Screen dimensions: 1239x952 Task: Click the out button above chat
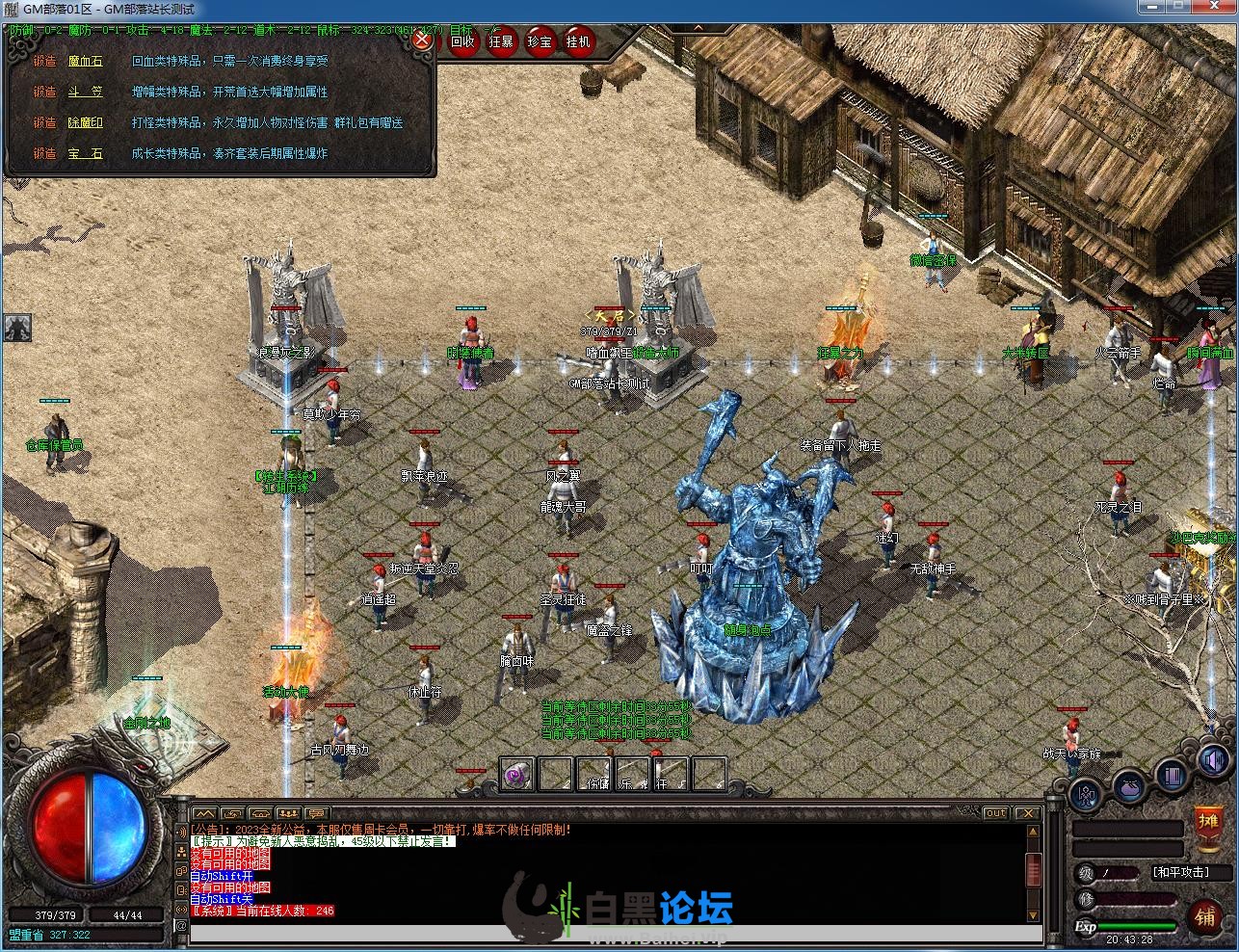[x=996, y=813]
